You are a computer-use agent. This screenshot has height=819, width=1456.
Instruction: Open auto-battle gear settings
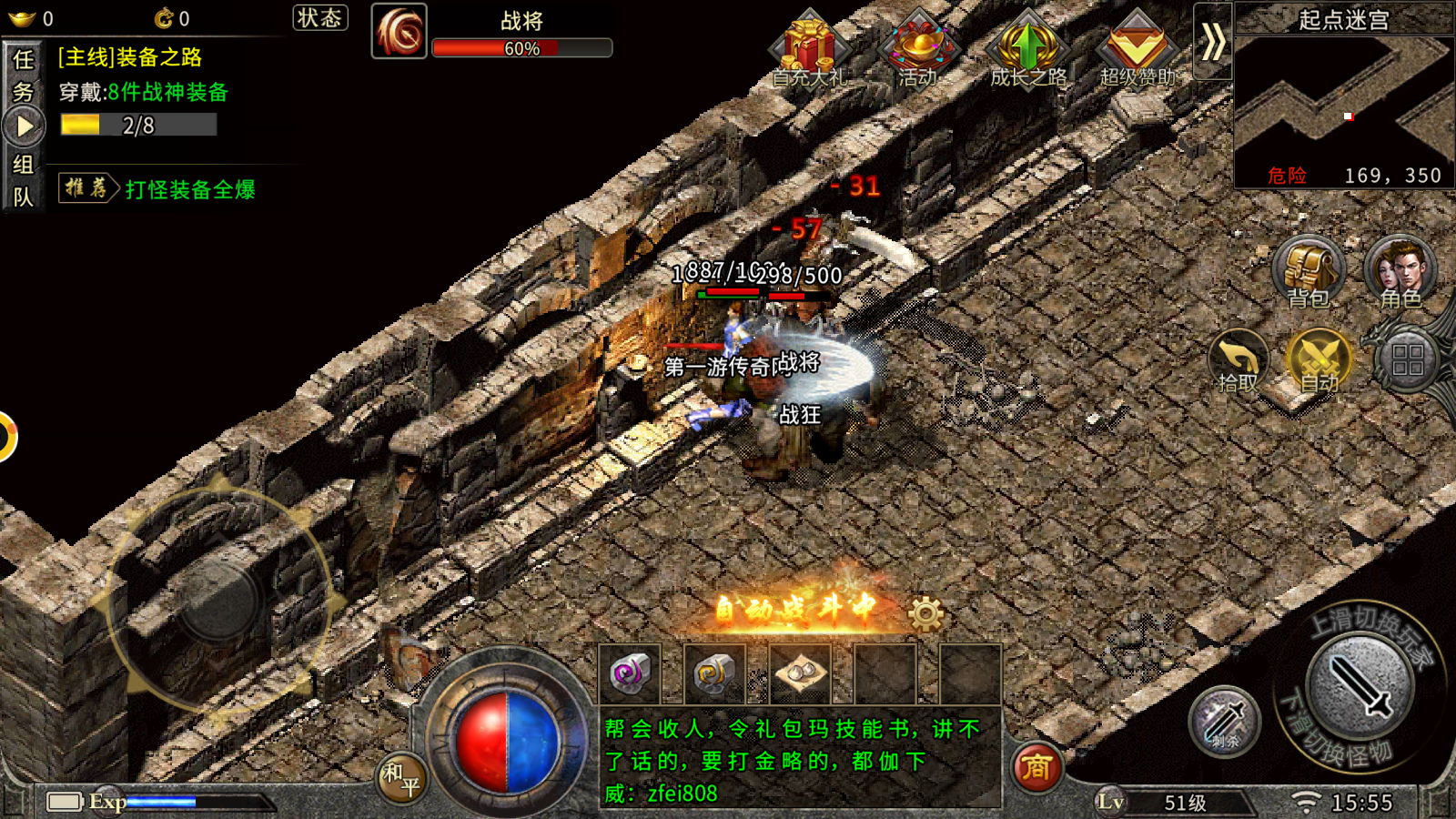(x=925, y=614)
